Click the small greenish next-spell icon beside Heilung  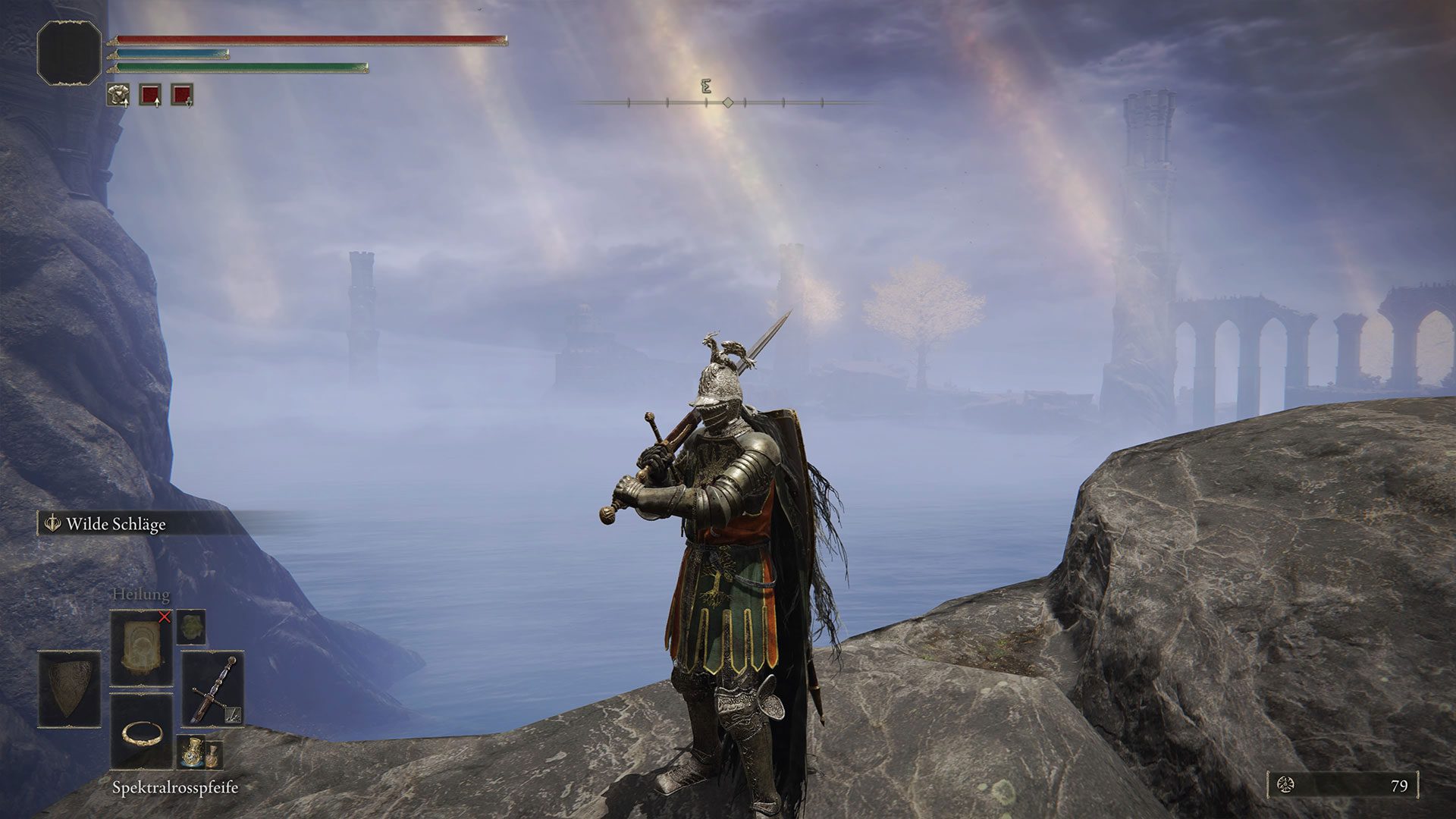191,627
